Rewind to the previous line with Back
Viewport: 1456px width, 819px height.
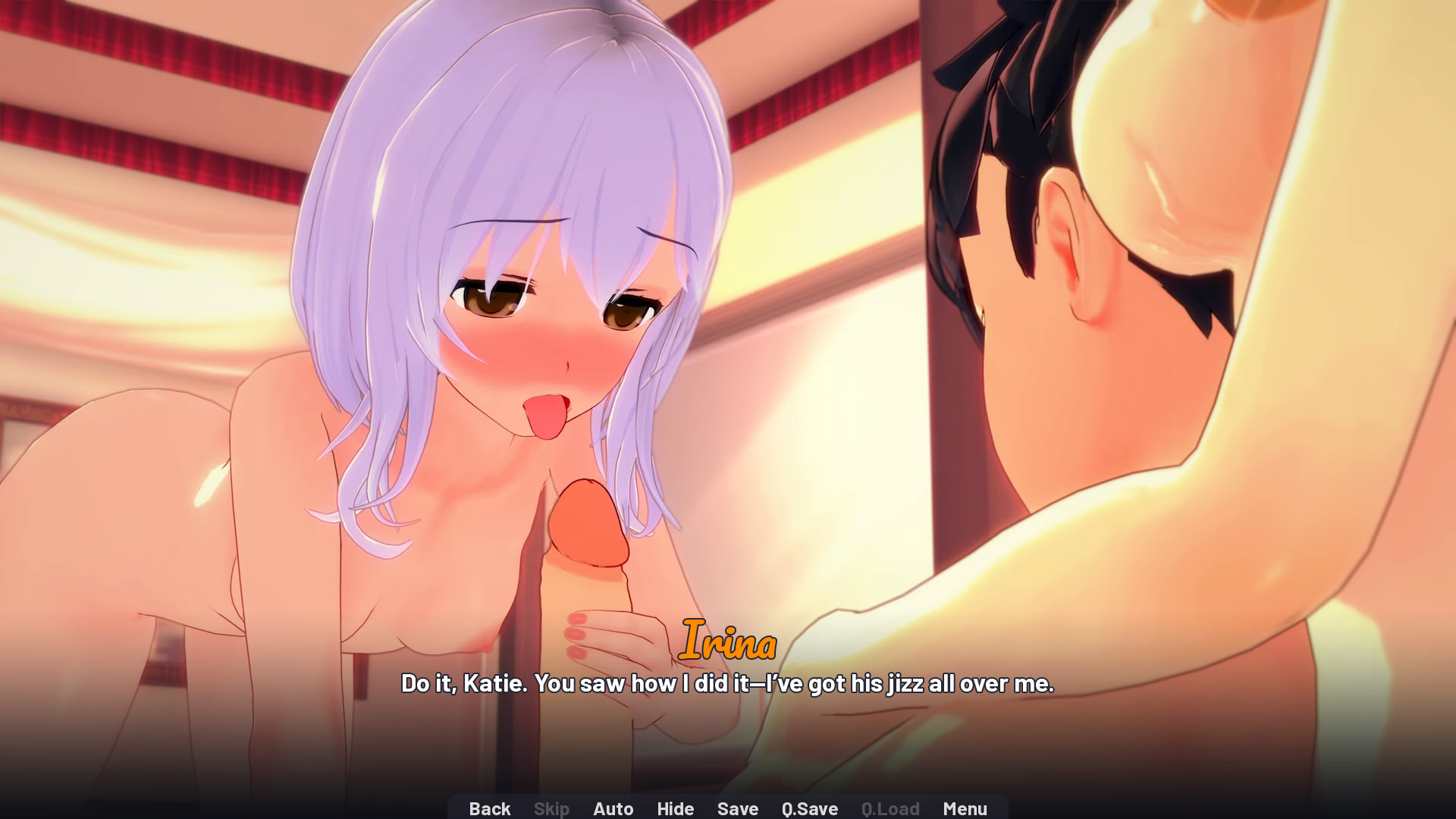[489, 808]
